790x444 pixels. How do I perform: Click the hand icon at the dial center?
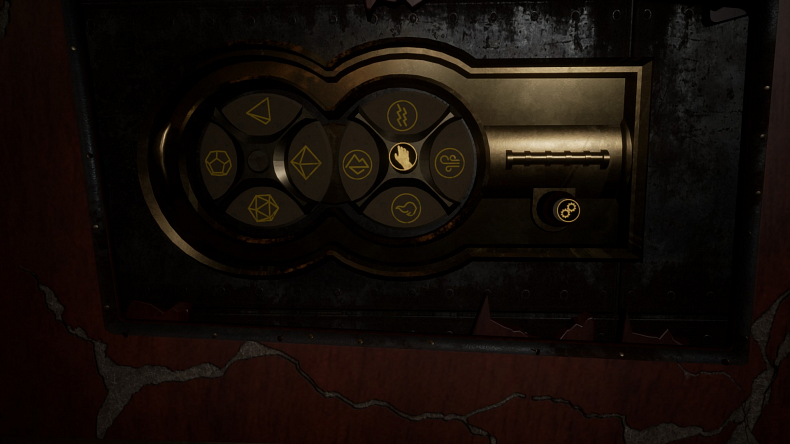402,158
